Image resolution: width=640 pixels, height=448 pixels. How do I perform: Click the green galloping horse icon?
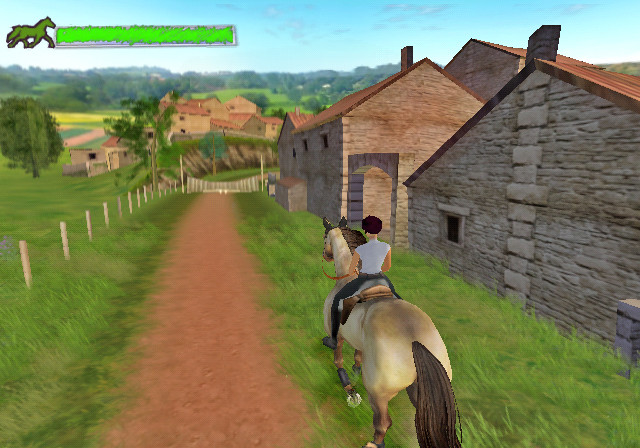pos(30,33)
